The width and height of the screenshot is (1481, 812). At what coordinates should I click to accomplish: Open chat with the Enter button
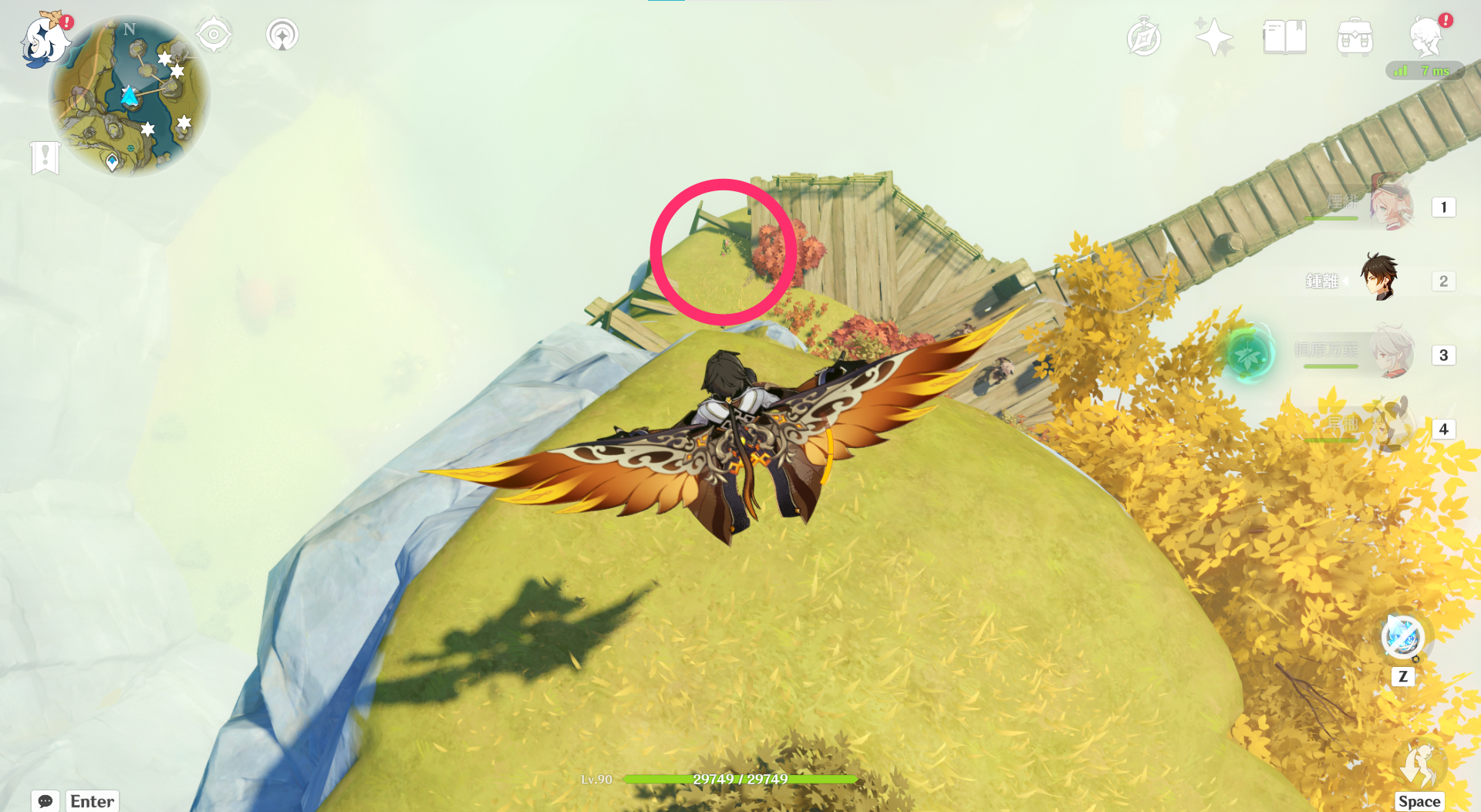(91, 801)
